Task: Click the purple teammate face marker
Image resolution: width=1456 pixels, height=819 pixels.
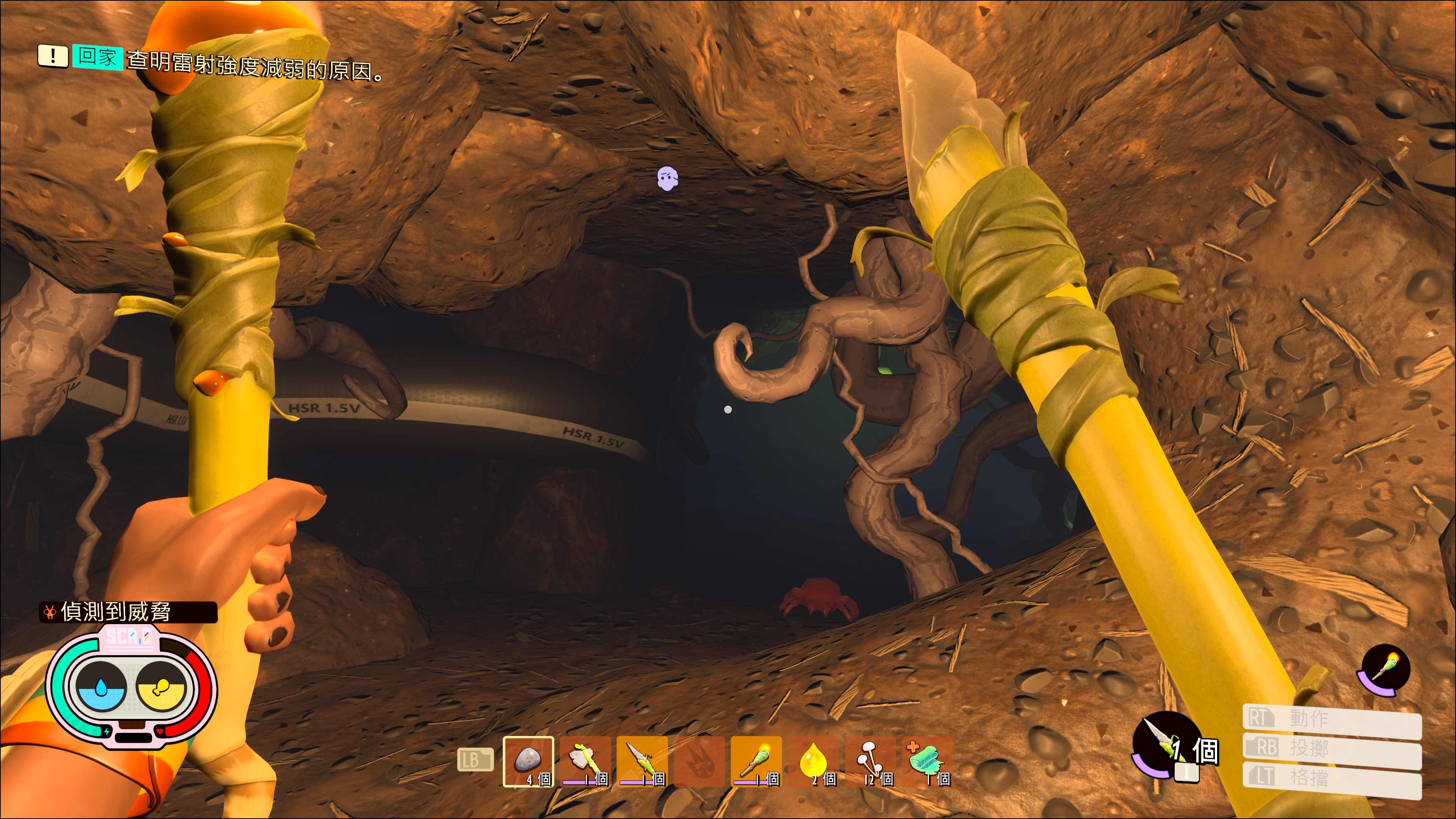Action: click(x=667, y=179)
